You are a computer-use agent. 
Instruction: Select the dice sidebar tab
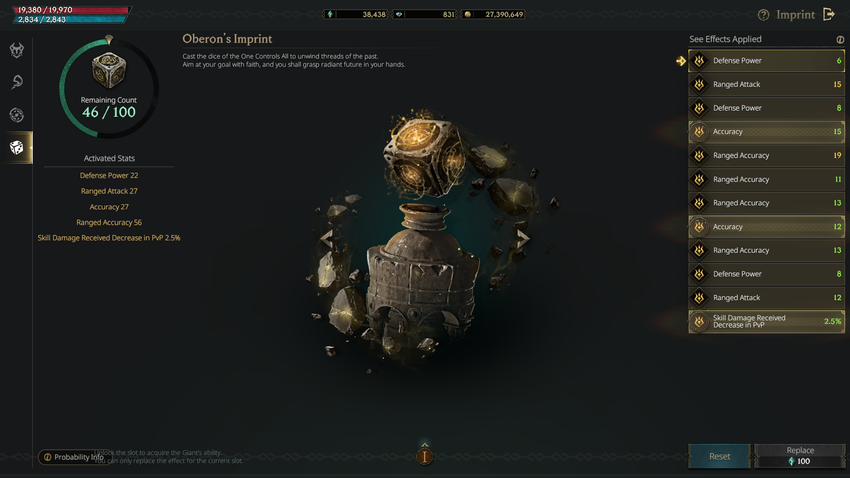17,147
